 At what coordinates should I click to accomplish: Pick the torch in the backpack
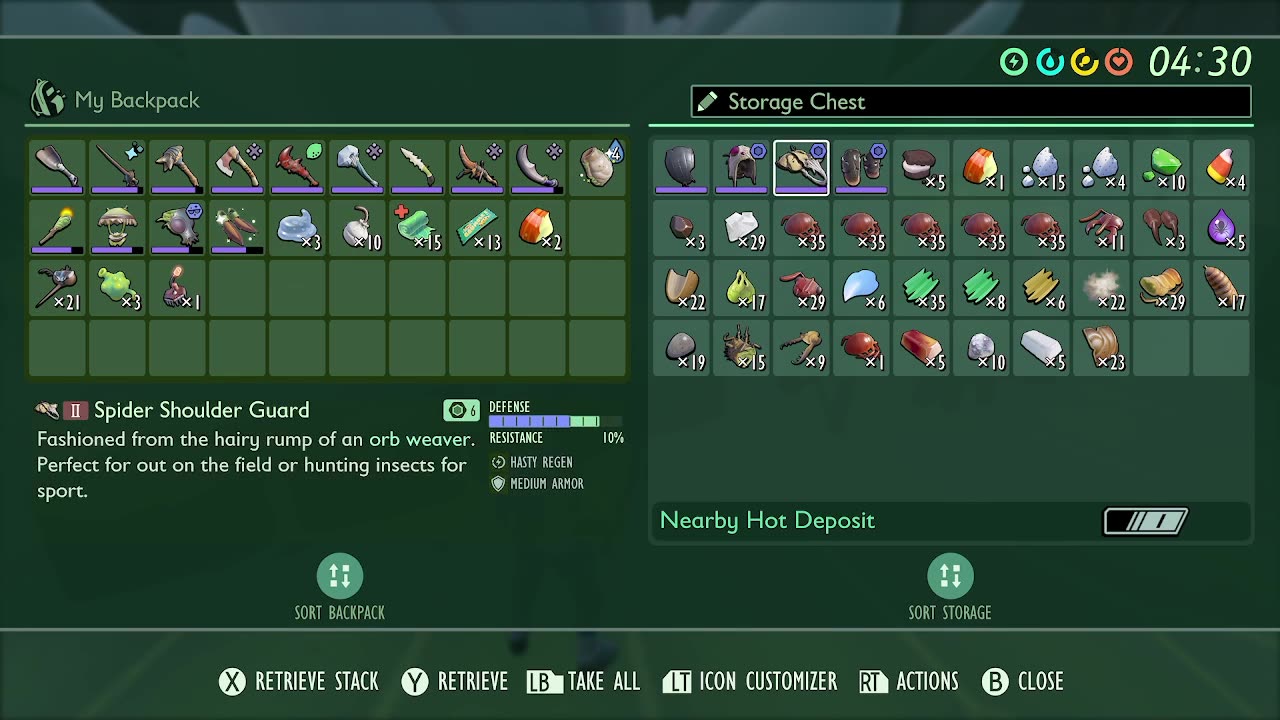click(x=57, y=228)
